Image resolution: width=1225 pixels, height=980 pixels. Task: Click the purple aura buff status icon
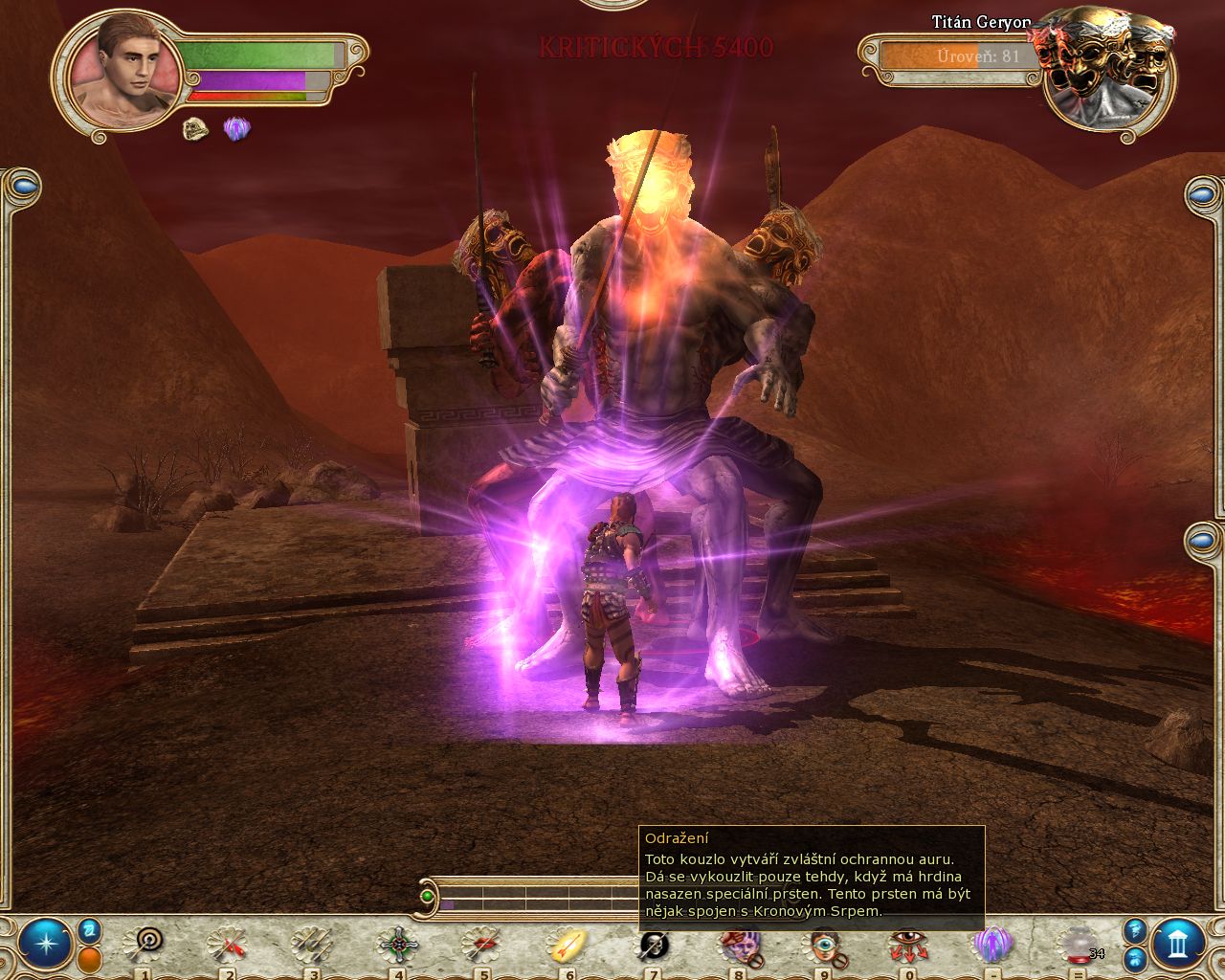point(236,129)
